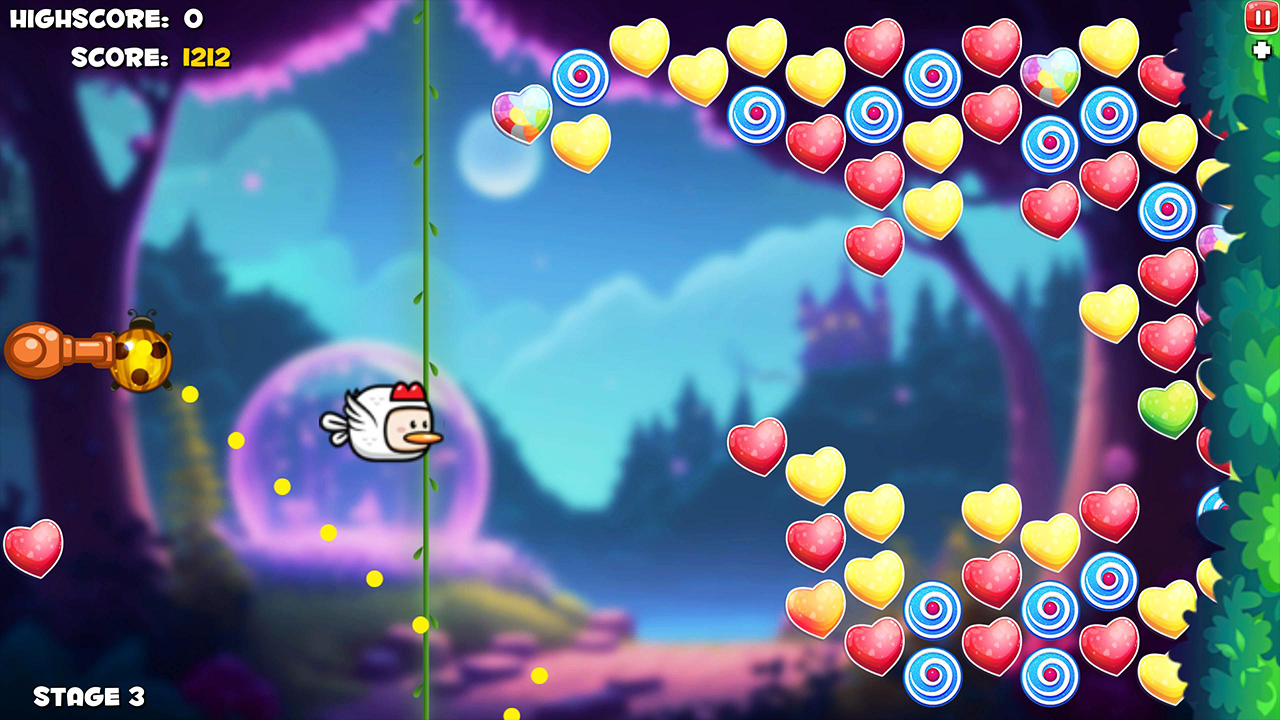Click the flying white chicken

pyautogui.click(x=385, y=420)
